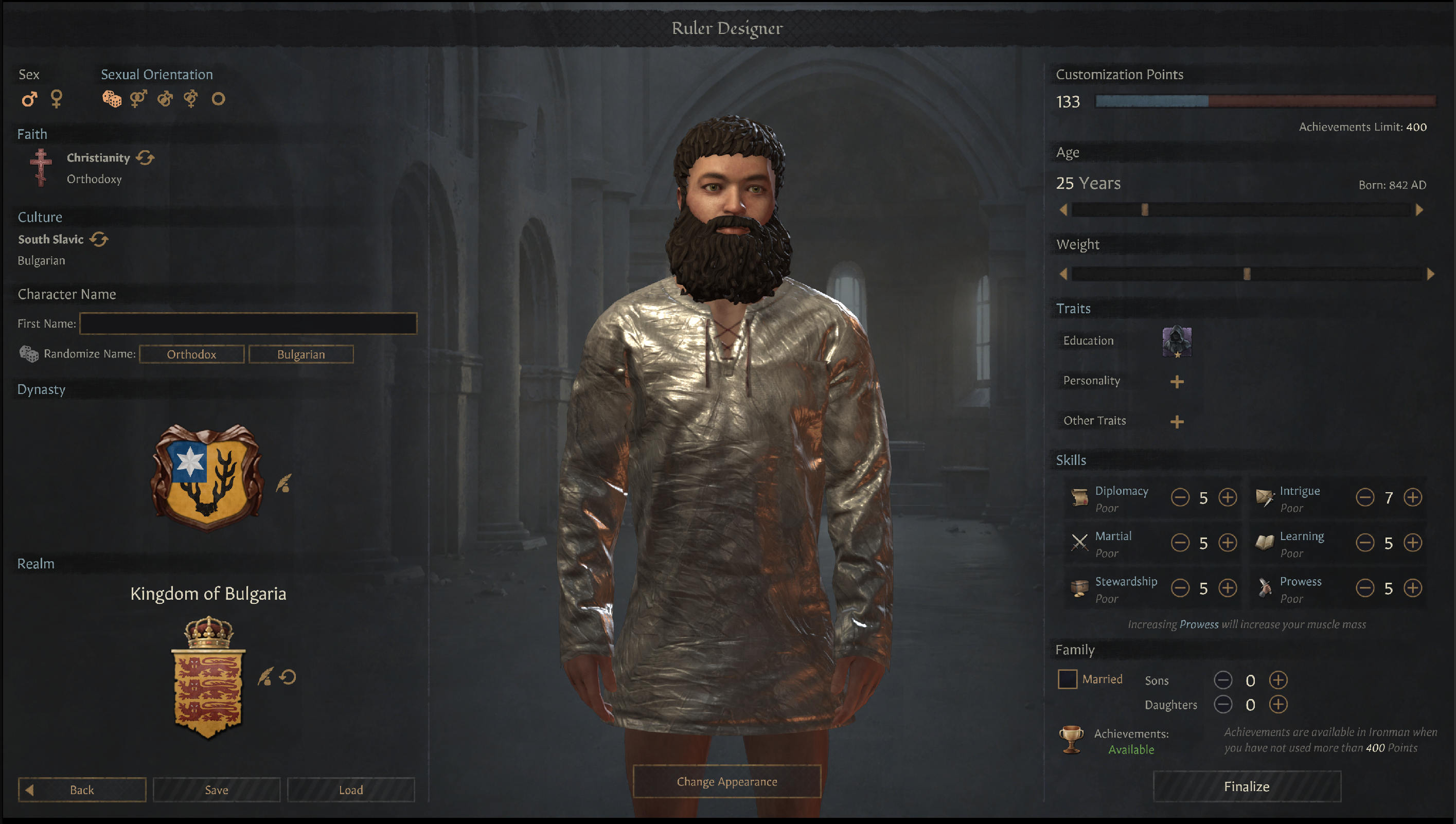Choose the asexual orientation circle symbol
The width and height of the screenshot is (1456, 824).
point(218,99)
